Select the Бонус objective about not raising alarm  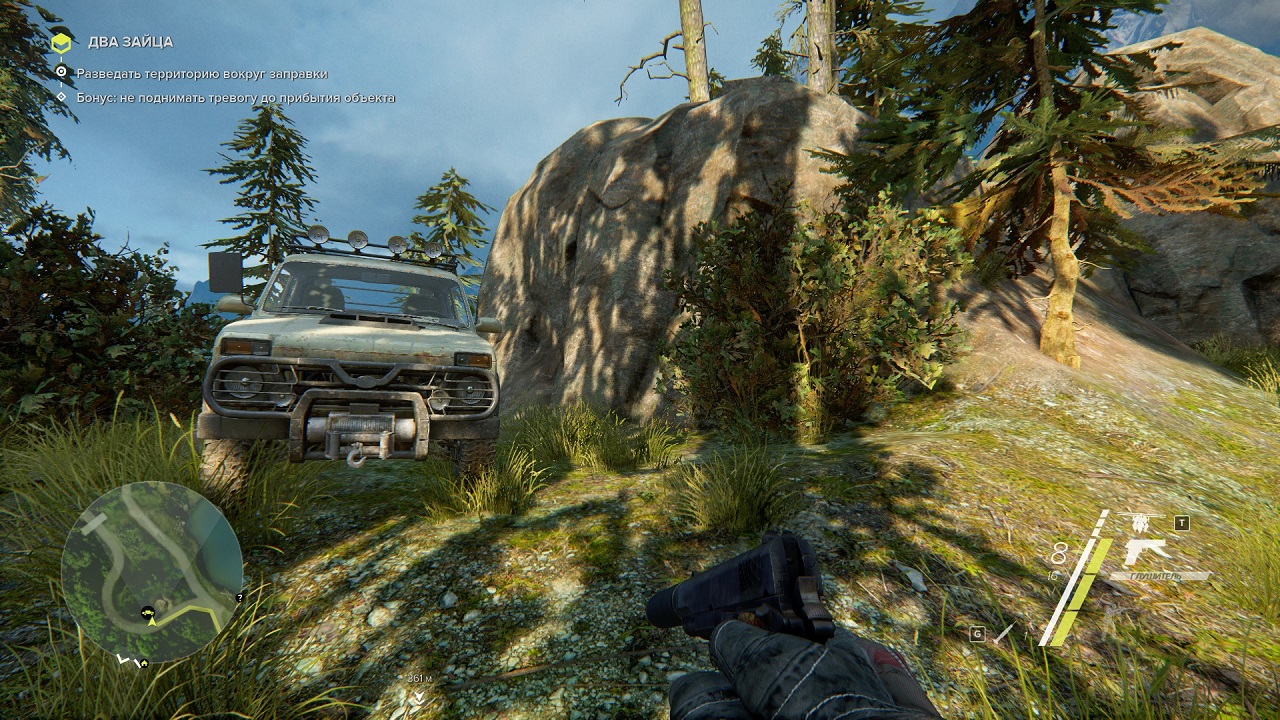click(235, 98)
